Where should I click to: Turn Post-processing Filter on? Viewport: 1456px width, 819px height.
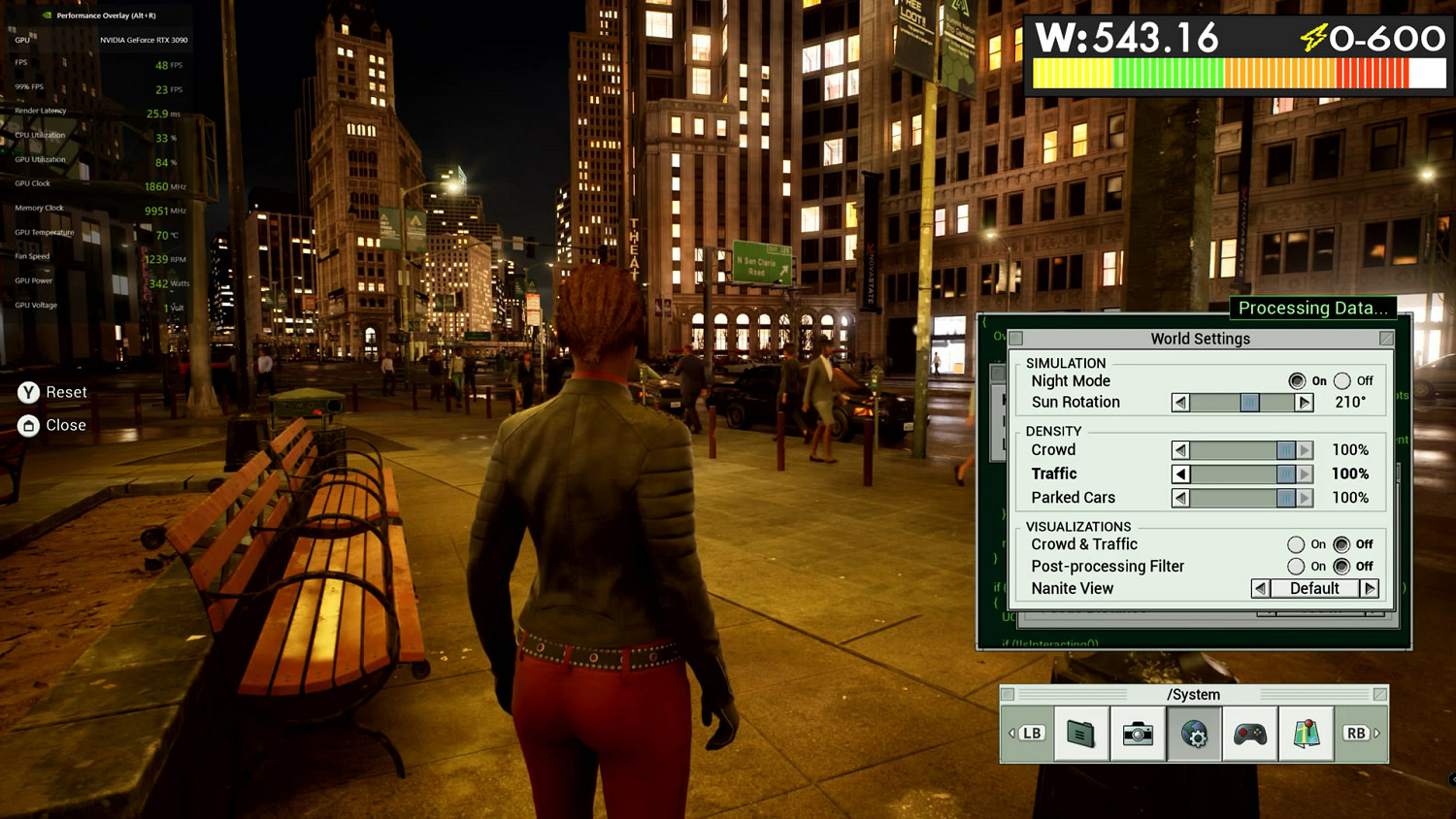pyautogui.click(x=1296, y=567)
